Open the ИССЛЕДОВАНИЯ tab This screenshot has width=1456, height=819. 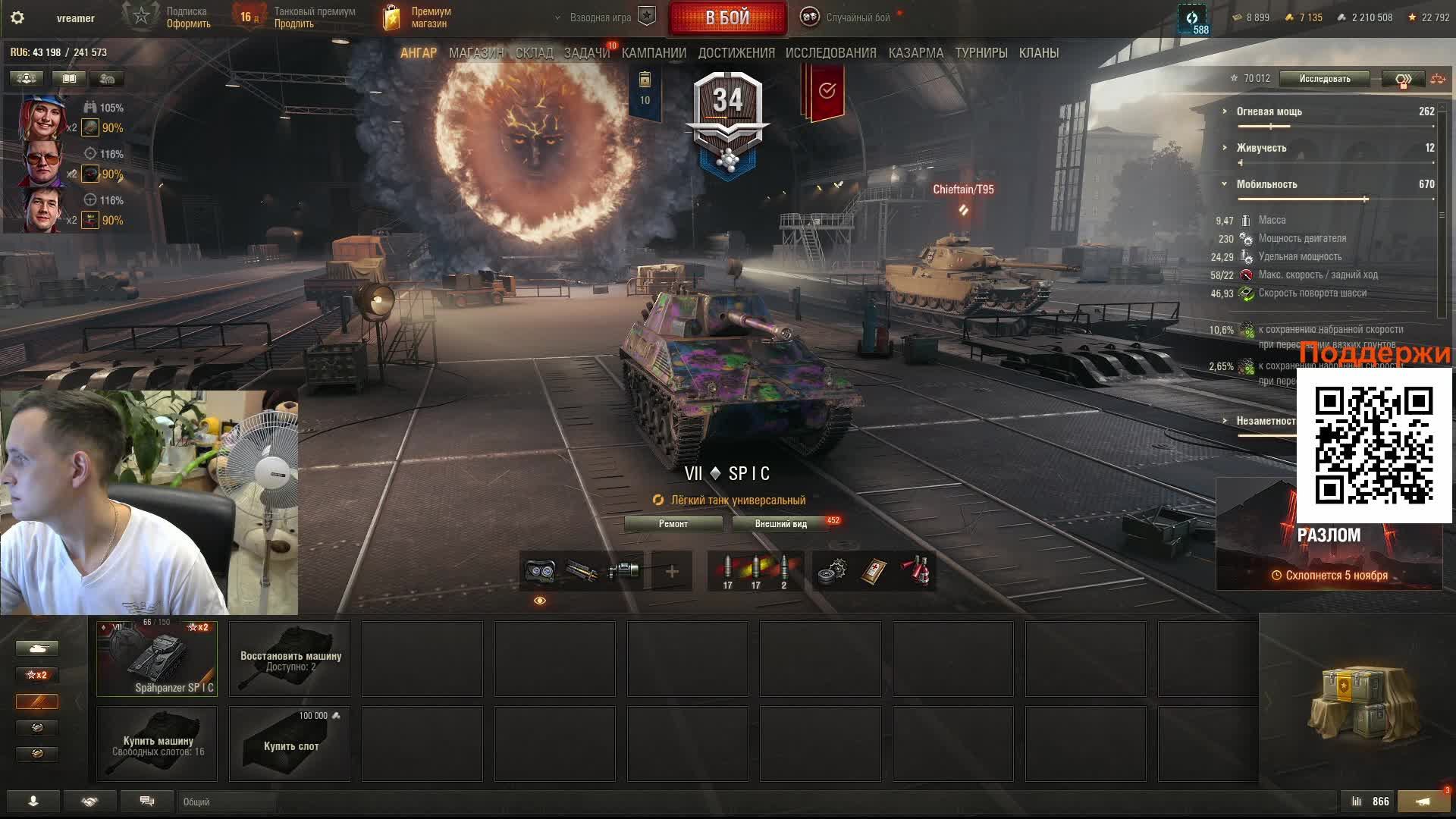coord(830,53)
